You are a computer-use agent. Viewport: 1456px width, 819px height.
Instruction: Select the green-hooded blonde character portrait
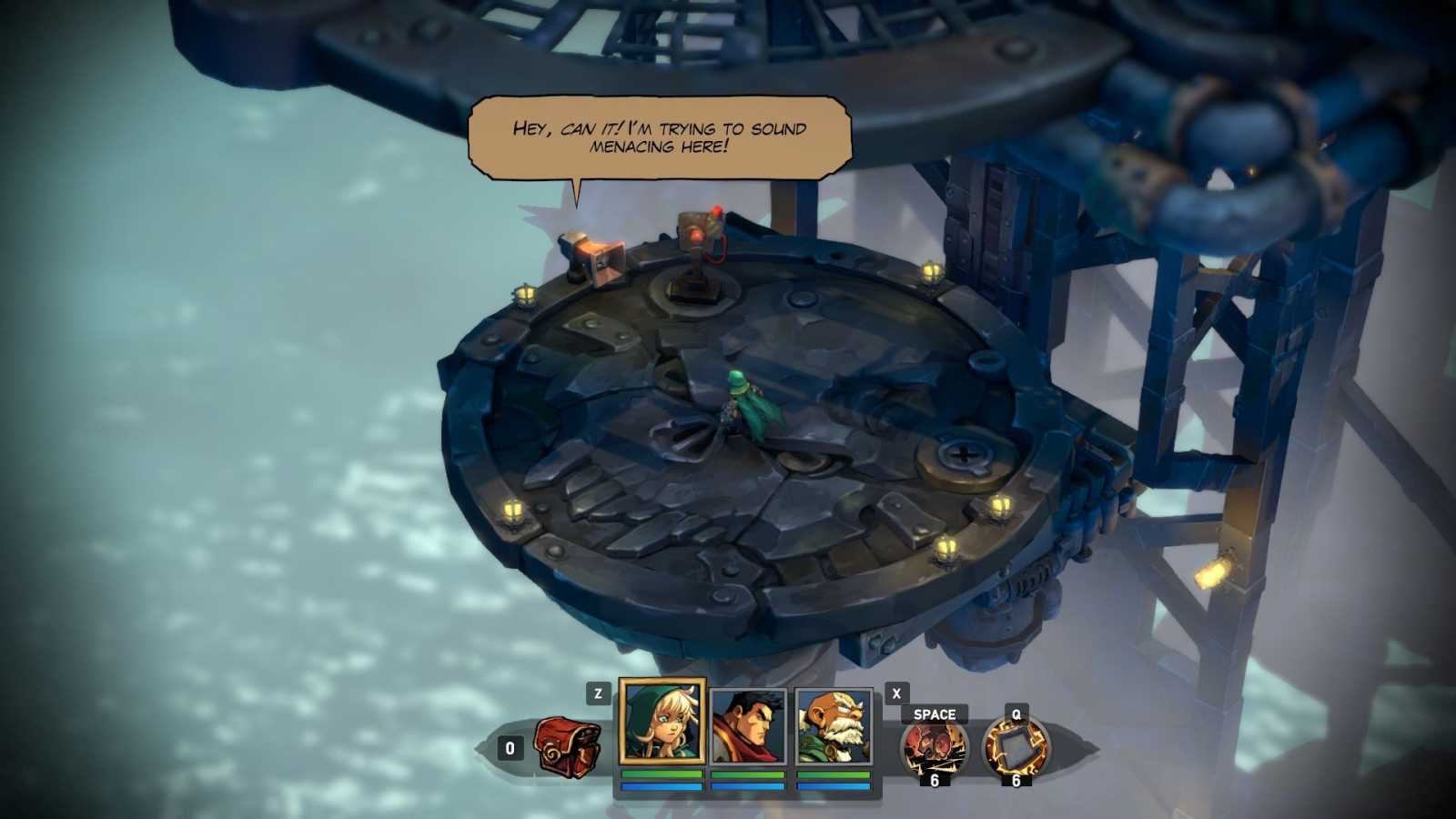(x=662, y=723)
